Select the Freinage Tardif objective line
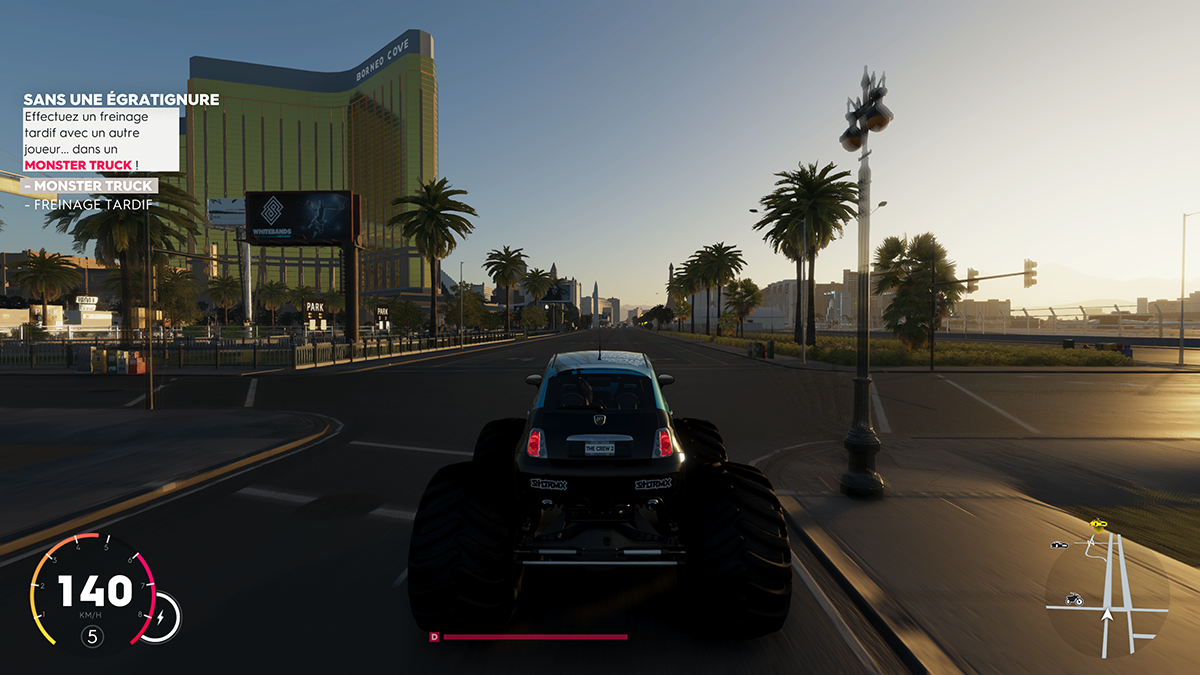 pos(88,205)
